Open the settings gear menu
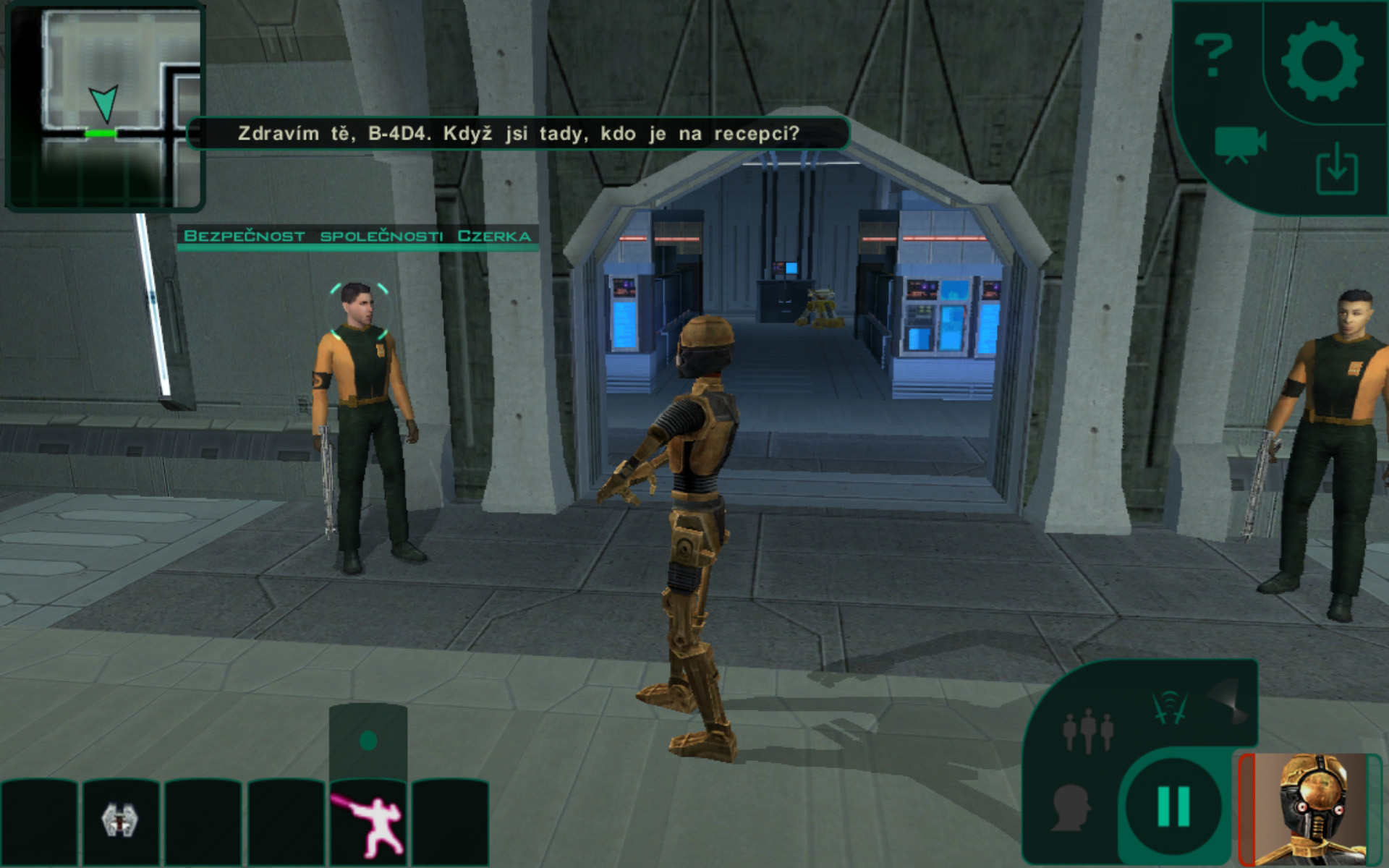Image resolution: width=1389 pixels, height=868 pixels. [x=1322, y=61]
